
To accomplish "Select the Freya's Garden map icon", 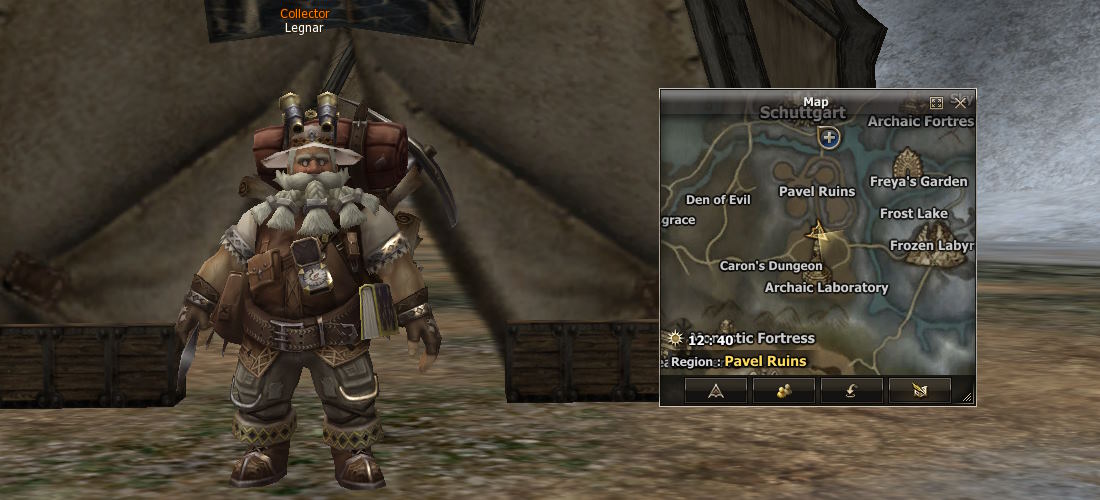I will [x=909, y=161].
